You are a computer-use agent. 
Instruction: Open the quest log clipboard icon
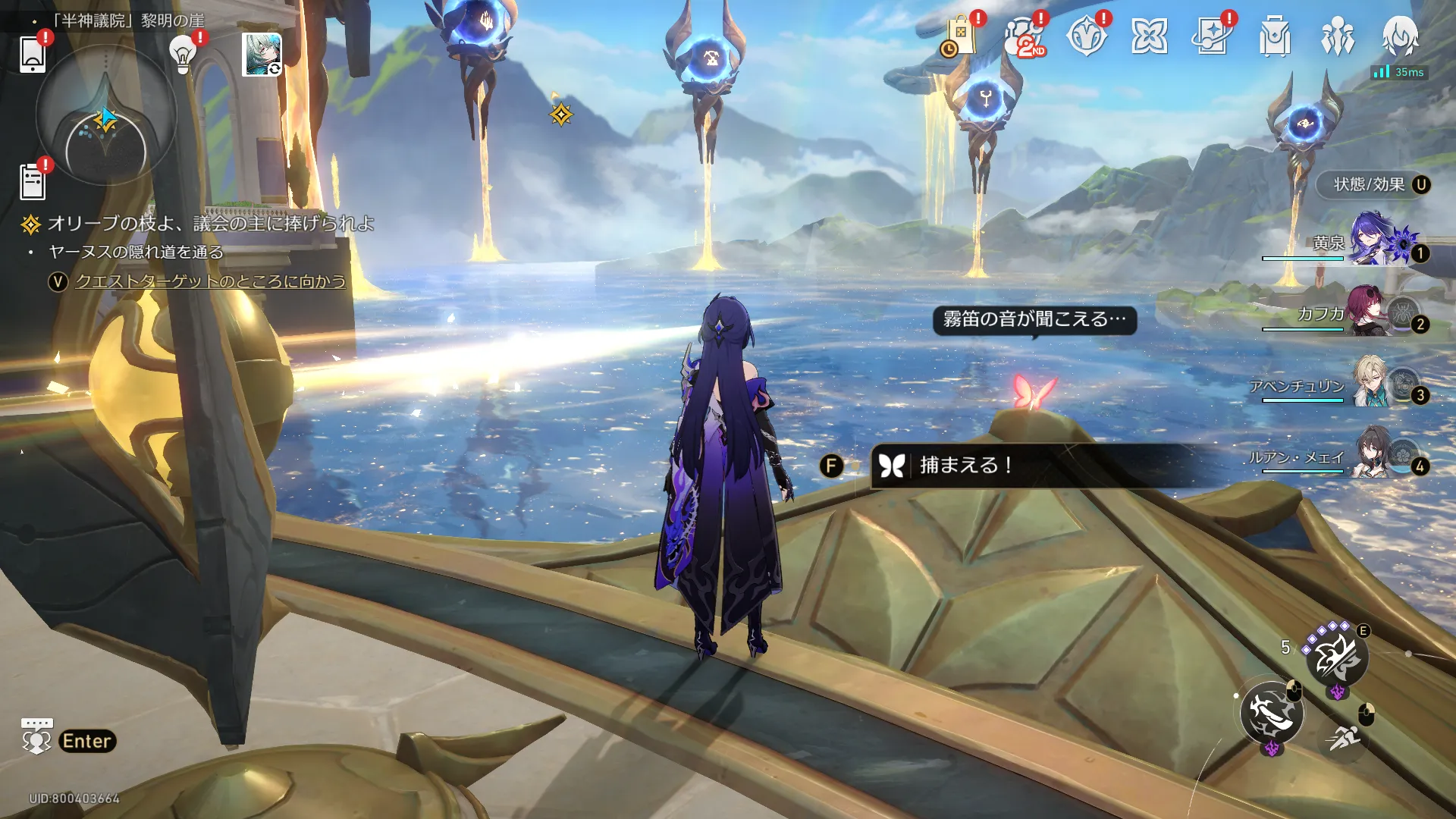[33, 182]
